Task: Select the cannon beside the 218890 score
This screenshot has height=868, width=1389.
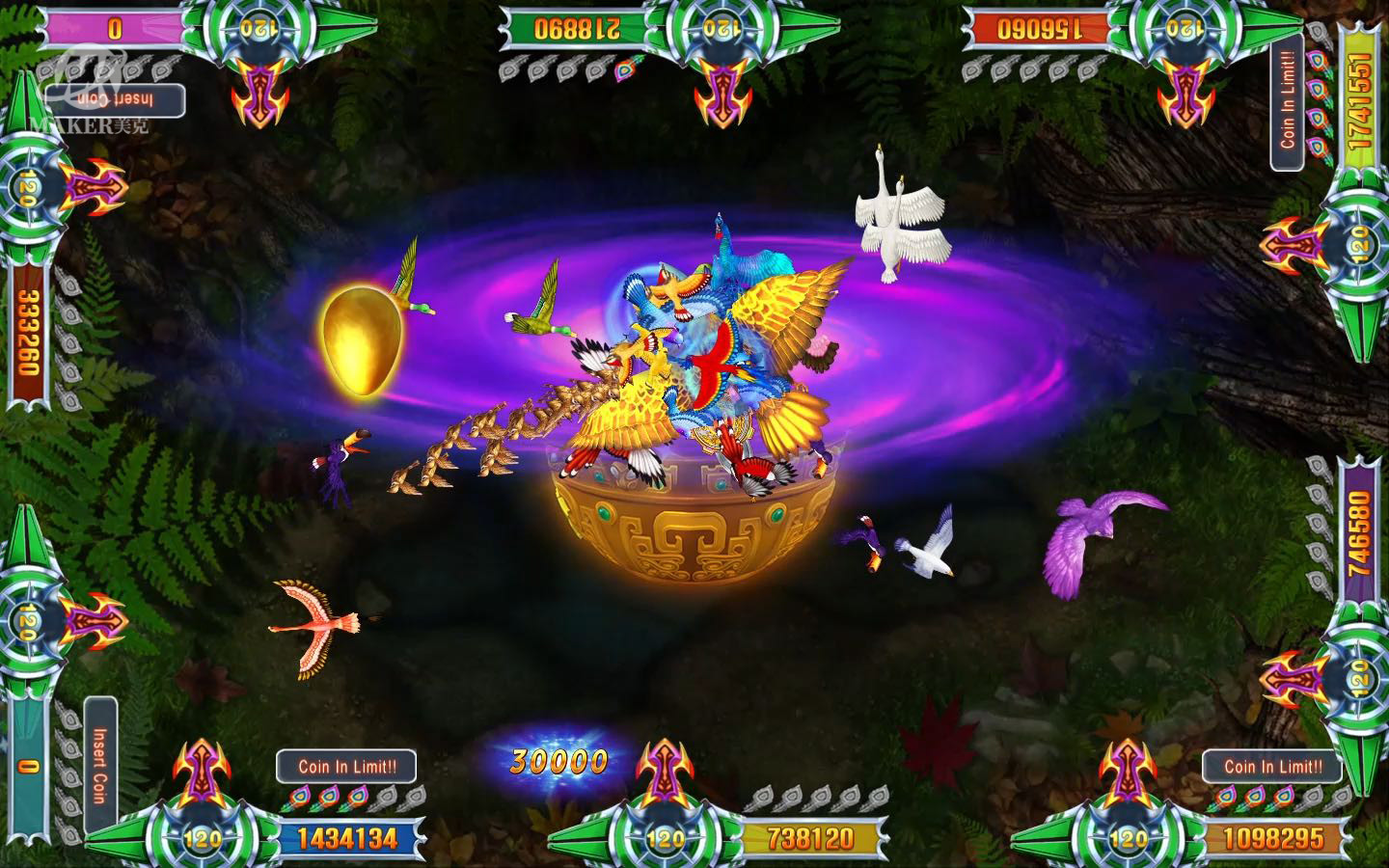Action: click(722, 92)
